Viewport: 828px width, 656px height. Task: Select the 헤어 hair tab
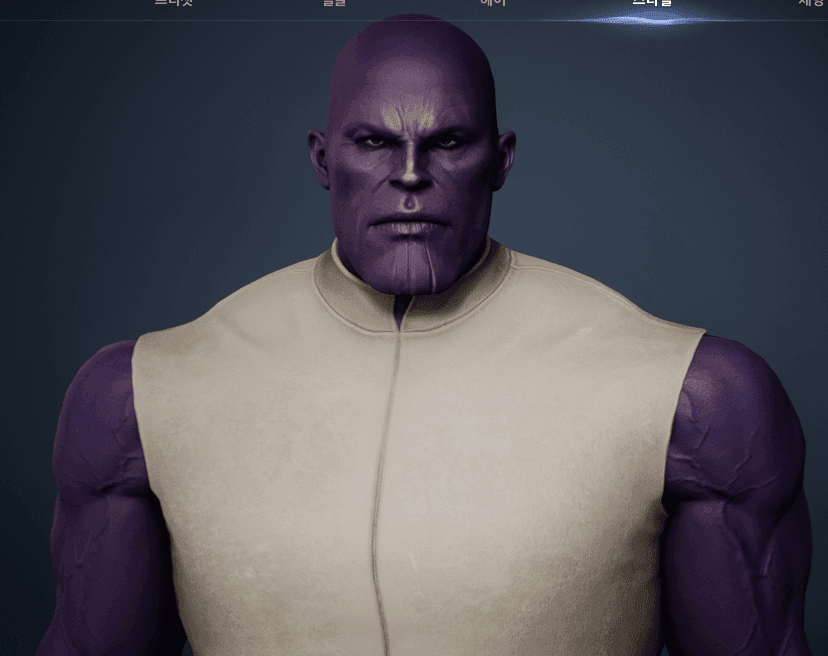[x=493, y=4]
